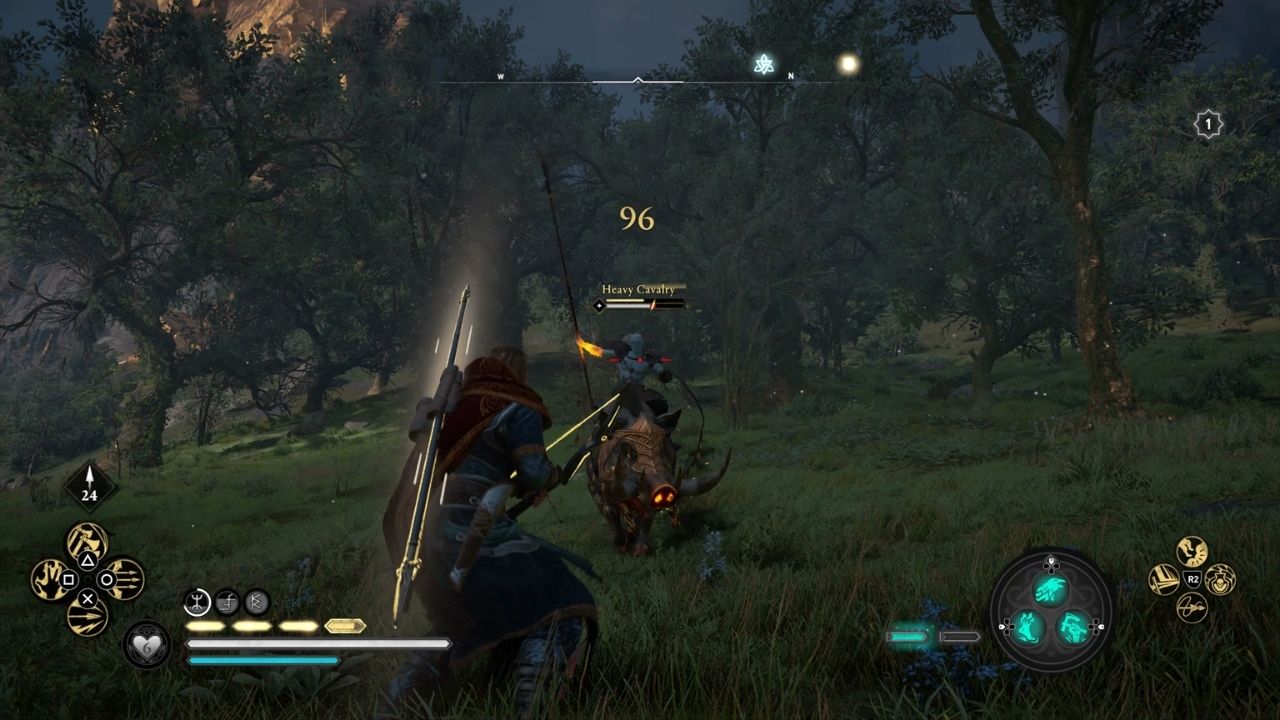Open the rations heart icon showing 6

coord(148,645)
